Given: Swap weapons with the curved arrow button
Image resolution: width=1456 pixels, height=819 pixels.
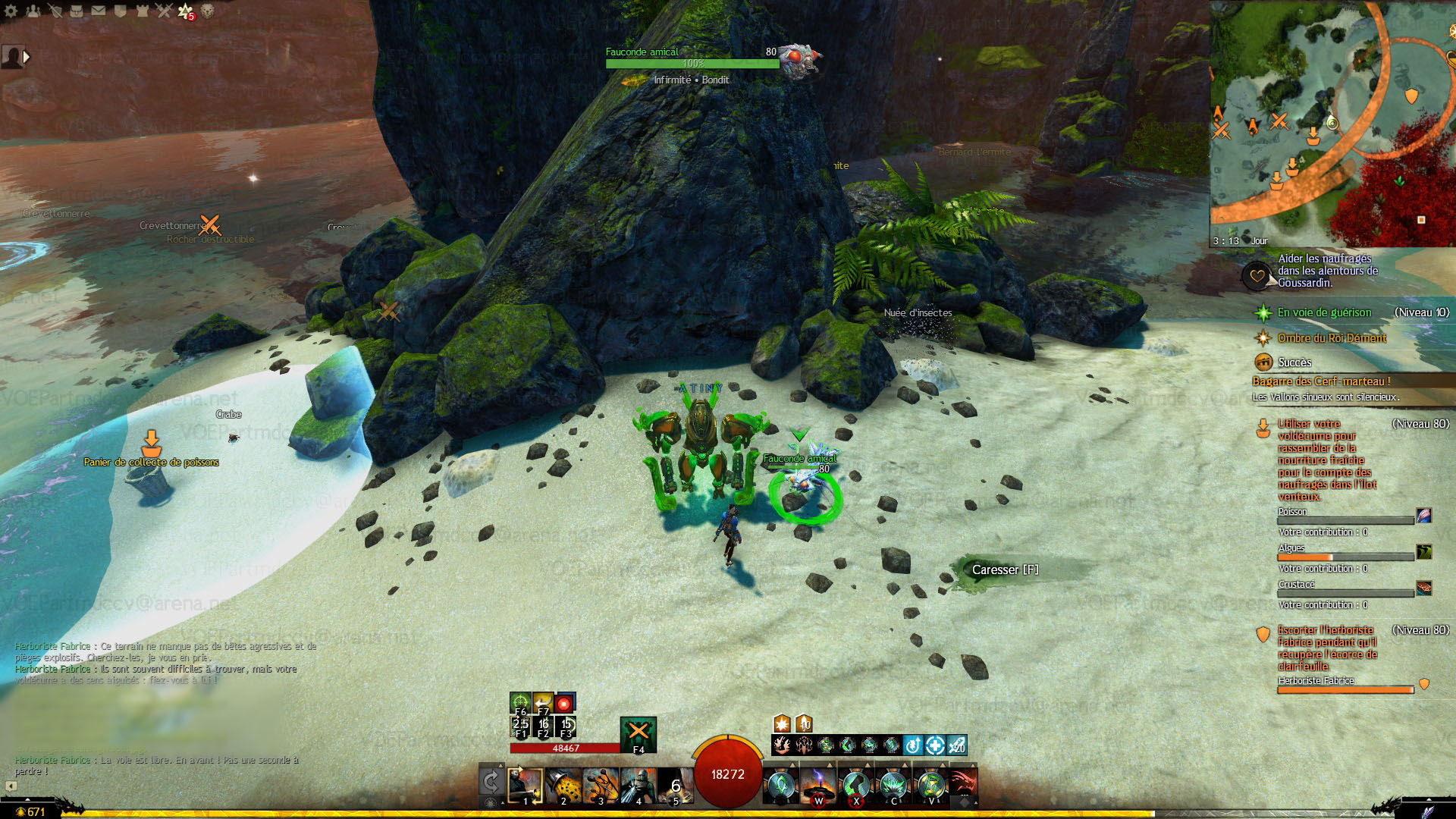Looking at the screenshot, I should click(x=491, y=783).
